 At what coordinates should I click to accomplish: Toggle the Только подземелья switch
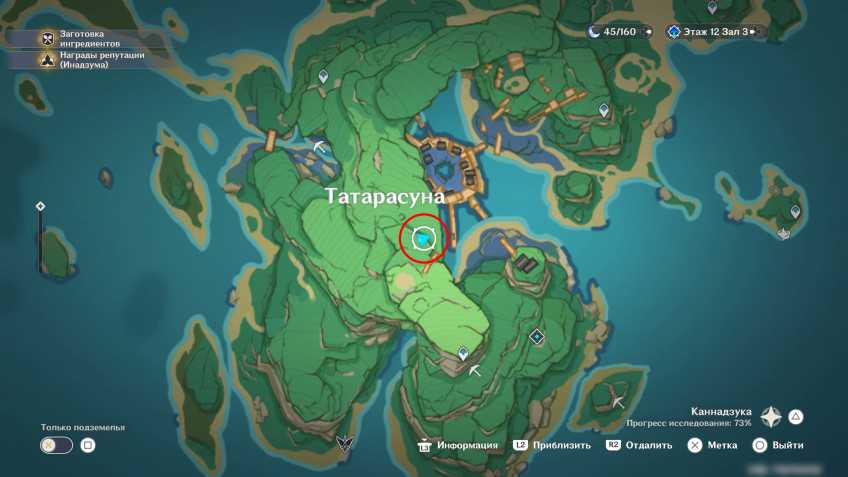tap(56, 445)
